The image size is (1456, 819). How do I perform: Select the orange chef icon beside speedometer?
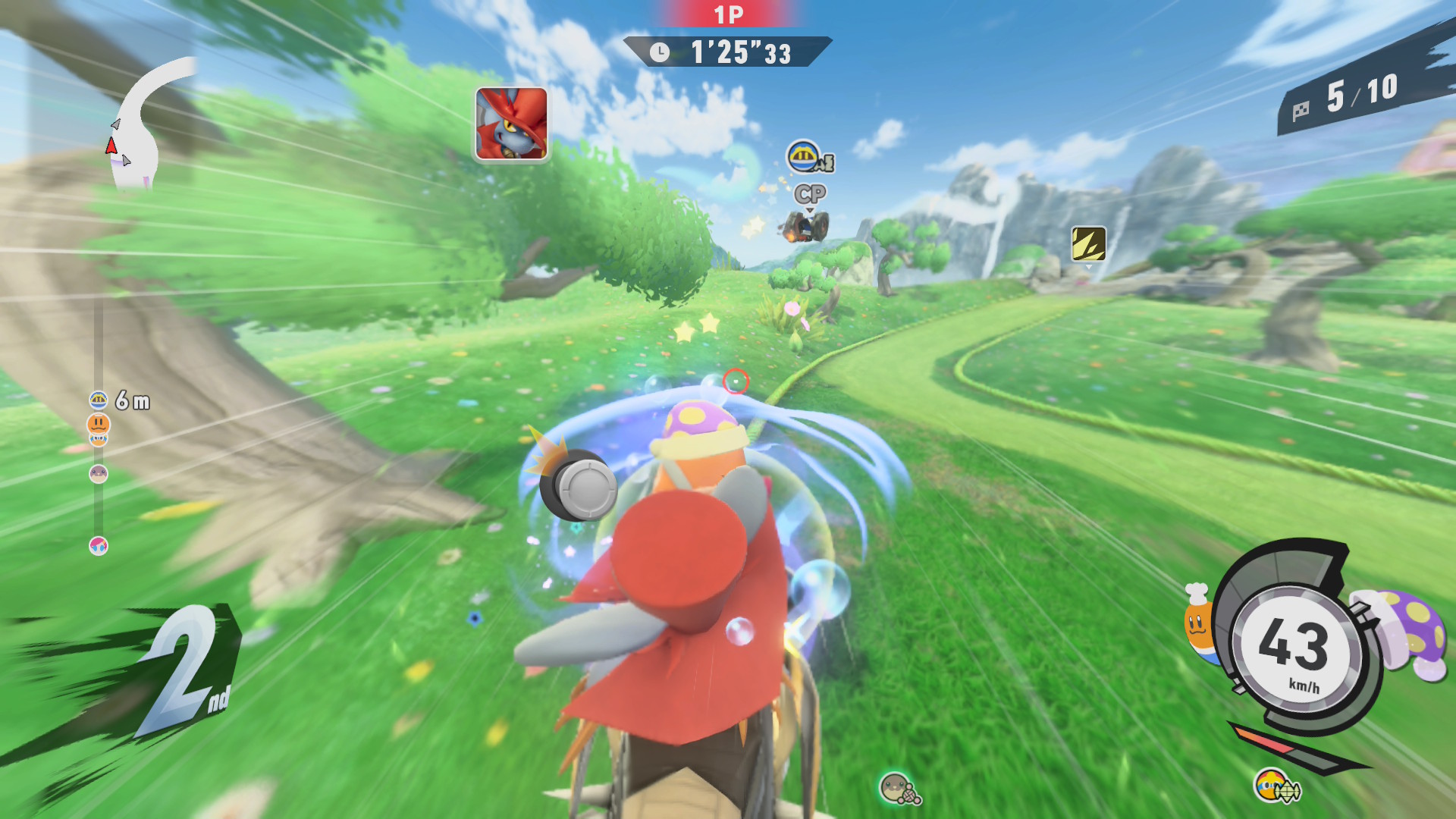pyautogui.click(x=1197, y=622)
